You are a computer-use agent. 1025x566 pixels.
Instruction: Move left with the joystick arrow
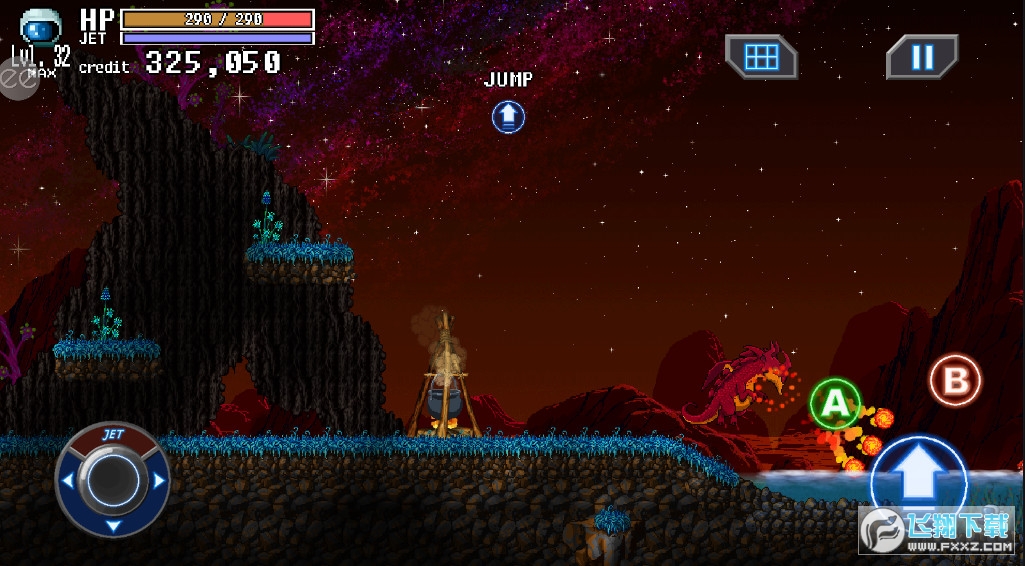tap(67, 481)
